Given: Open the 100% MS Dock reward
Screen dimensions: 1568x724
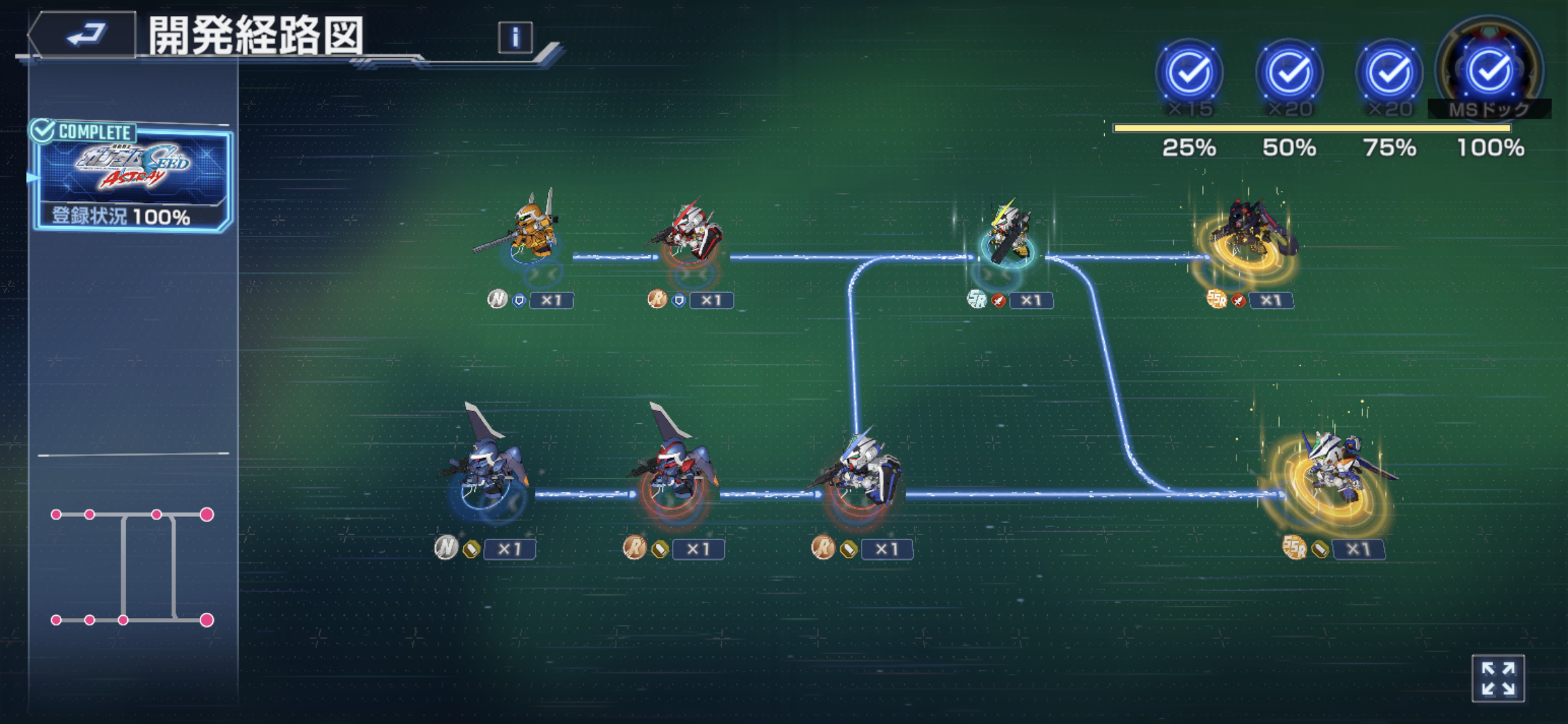Looking at the screenshot, I should pos(1490,71).
